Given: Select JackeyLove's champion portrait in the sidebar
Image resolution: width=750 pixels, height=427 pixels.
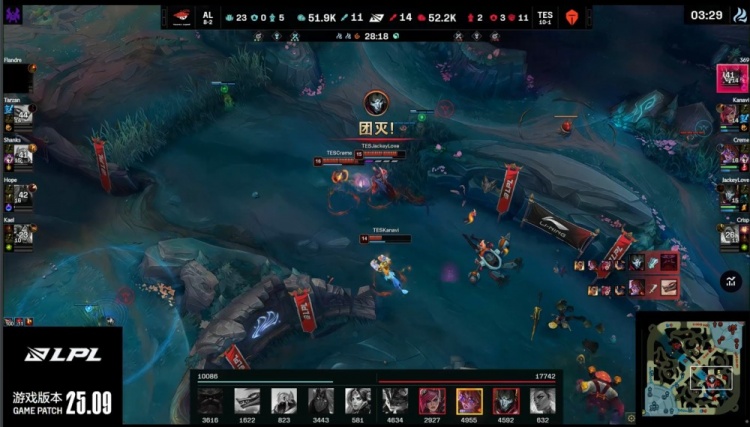Looking at the screenshot, I should 728,195.
